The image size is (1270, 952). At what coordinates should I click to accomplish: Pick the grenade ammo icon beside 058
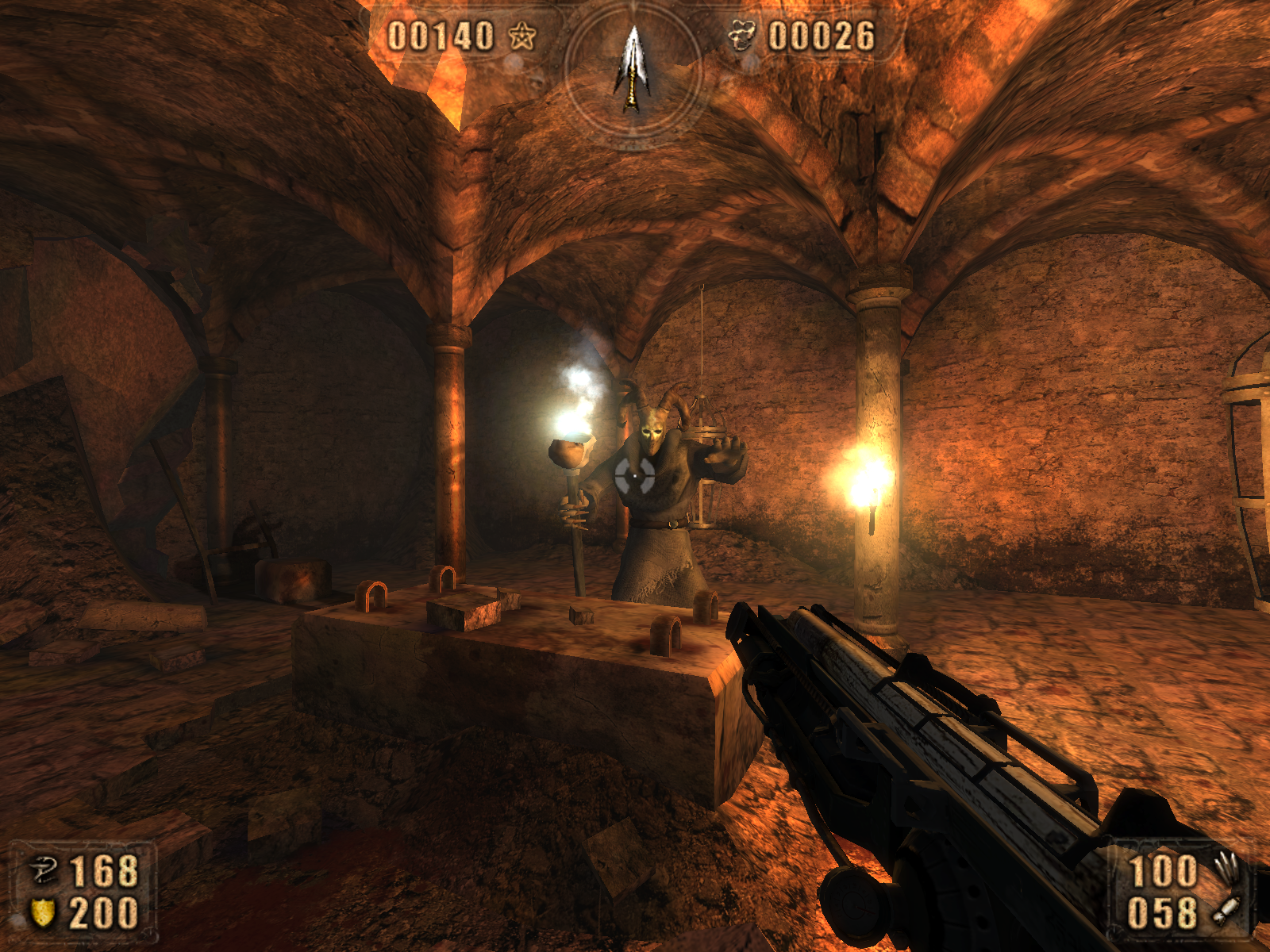click(x=1226, y=911)
